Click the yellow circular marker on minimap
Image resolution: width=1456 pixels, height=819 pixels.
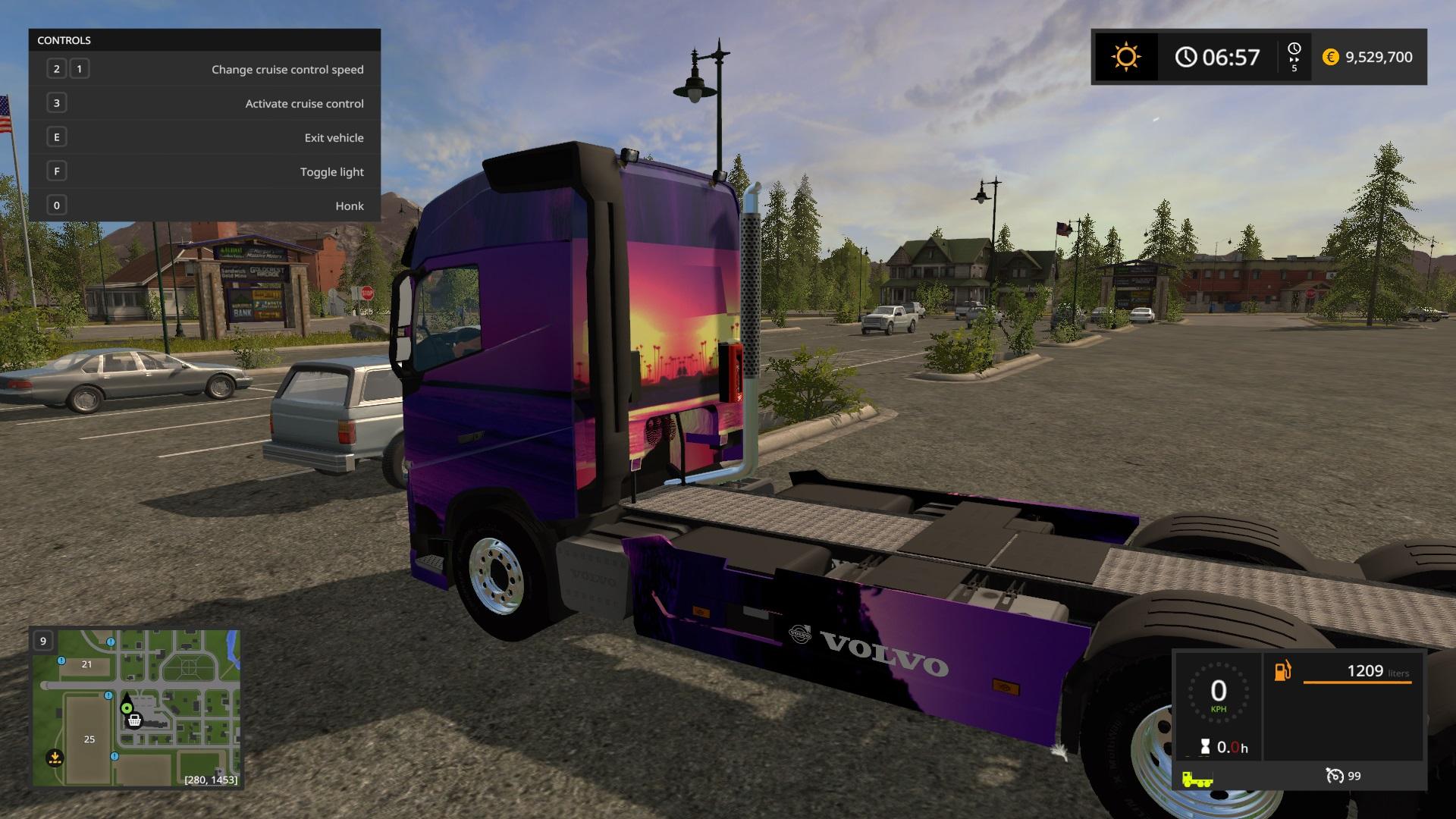[x=54, y=757]
